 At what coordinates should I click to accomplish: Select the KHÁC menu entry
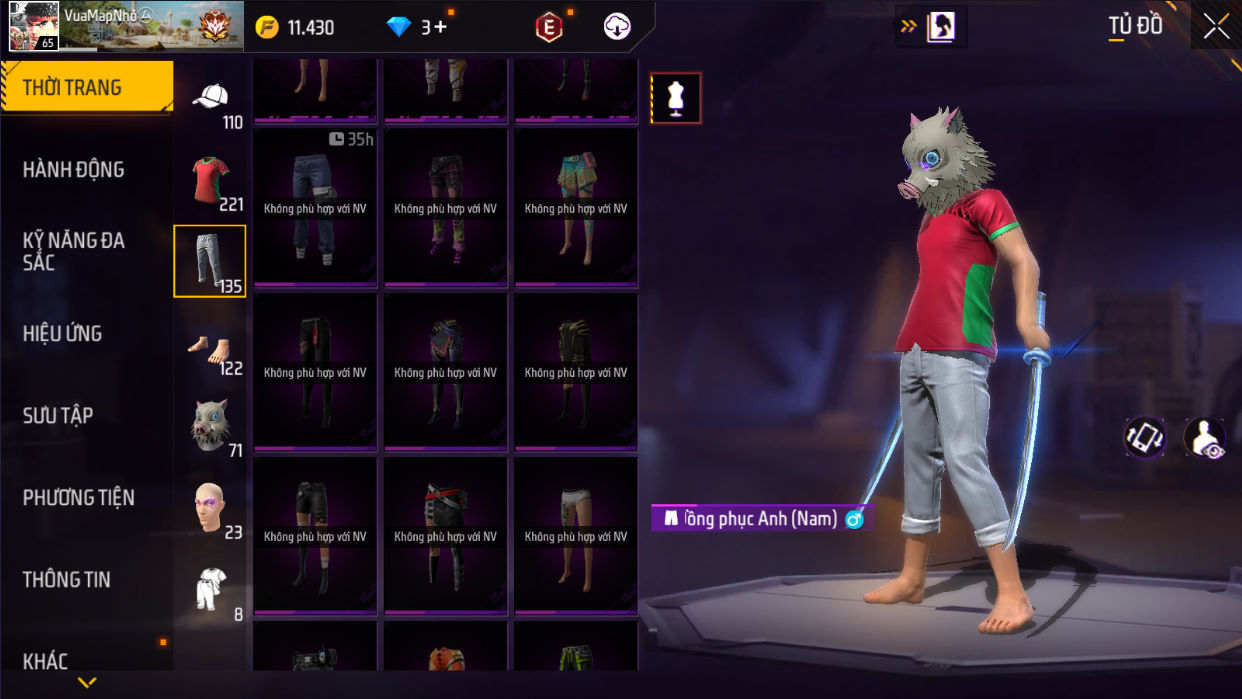tap(46, 661)
